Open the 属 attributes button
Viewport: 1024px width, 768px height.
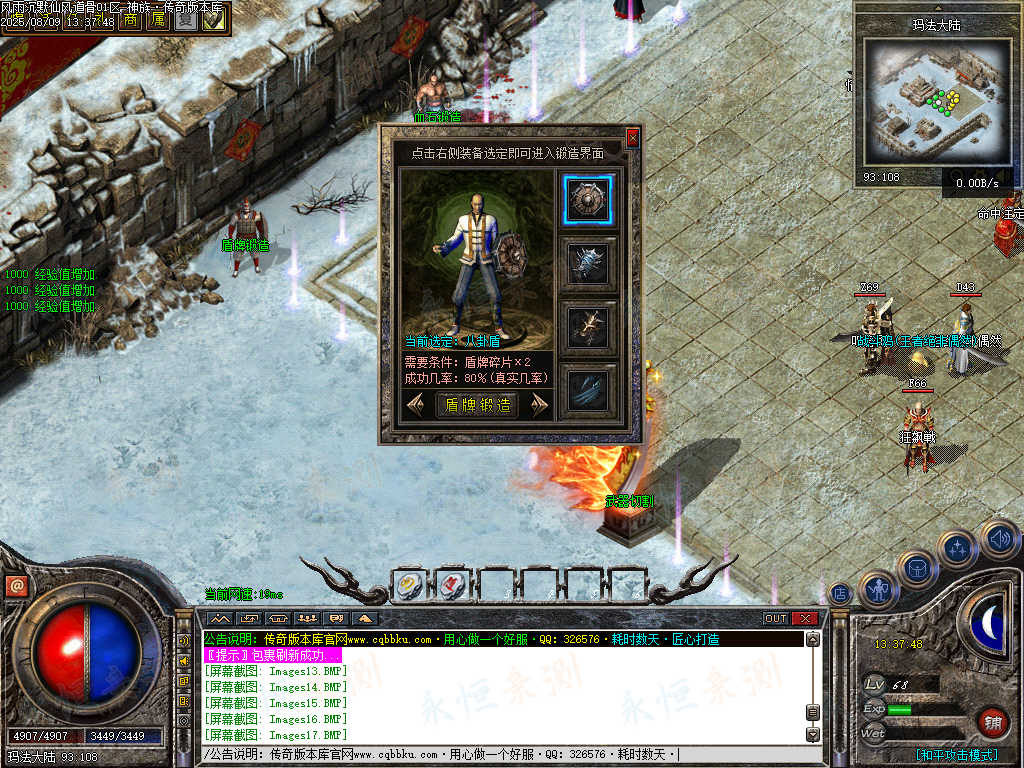[x=157, y=20]
